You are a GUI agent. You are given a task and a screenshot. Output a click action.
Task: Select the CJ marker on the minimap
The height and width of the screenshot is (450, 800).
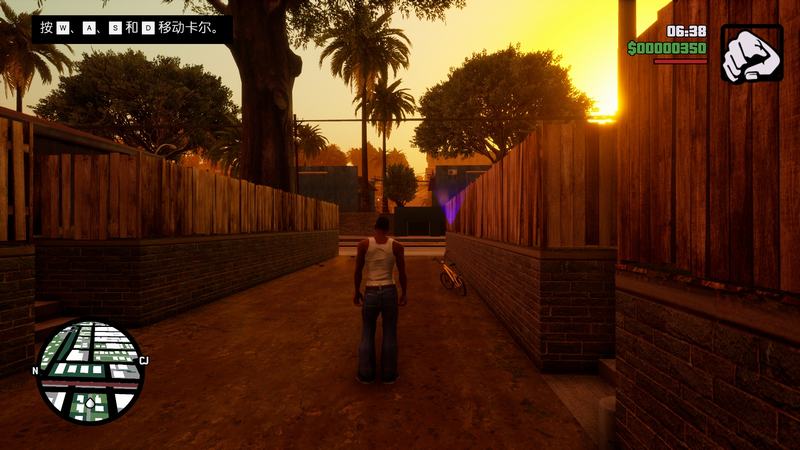(143, 361)
